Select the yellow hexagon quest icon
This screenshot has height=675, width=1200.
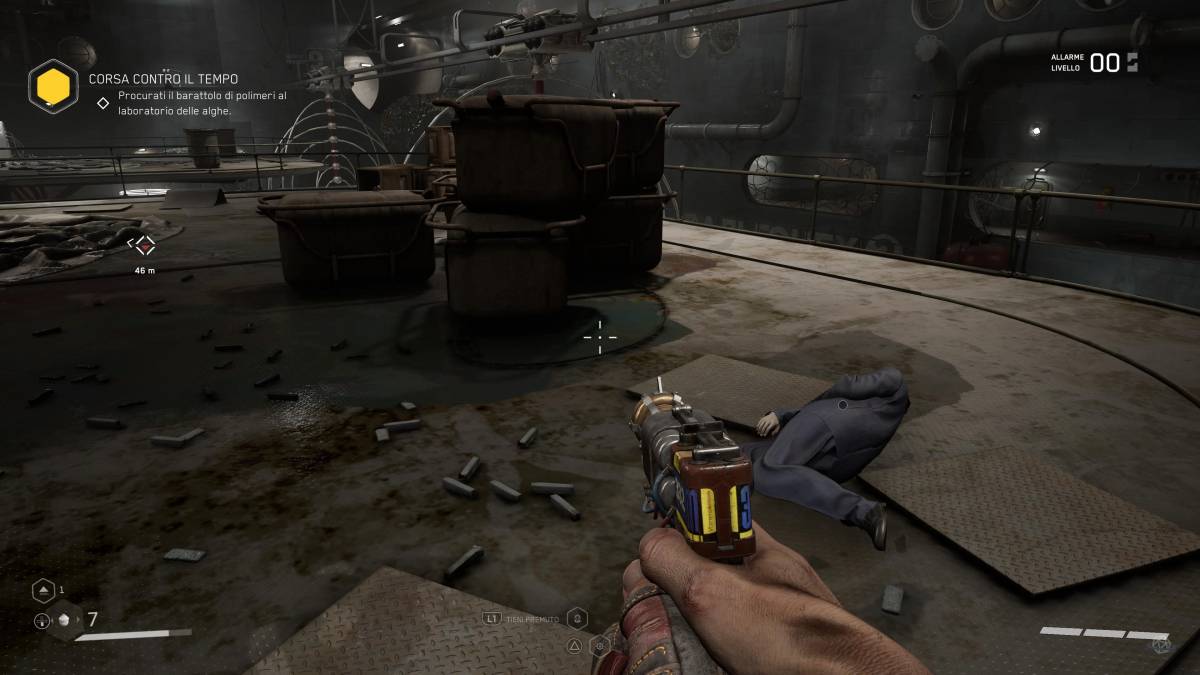(53, 86)
